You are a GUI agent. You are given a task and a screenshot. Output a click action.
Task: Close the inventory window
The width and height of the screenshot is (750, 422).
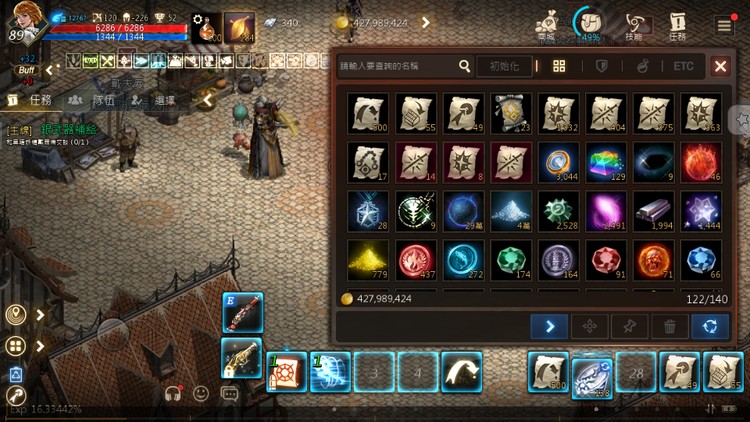pyautogui.click(x=720, y=66)
